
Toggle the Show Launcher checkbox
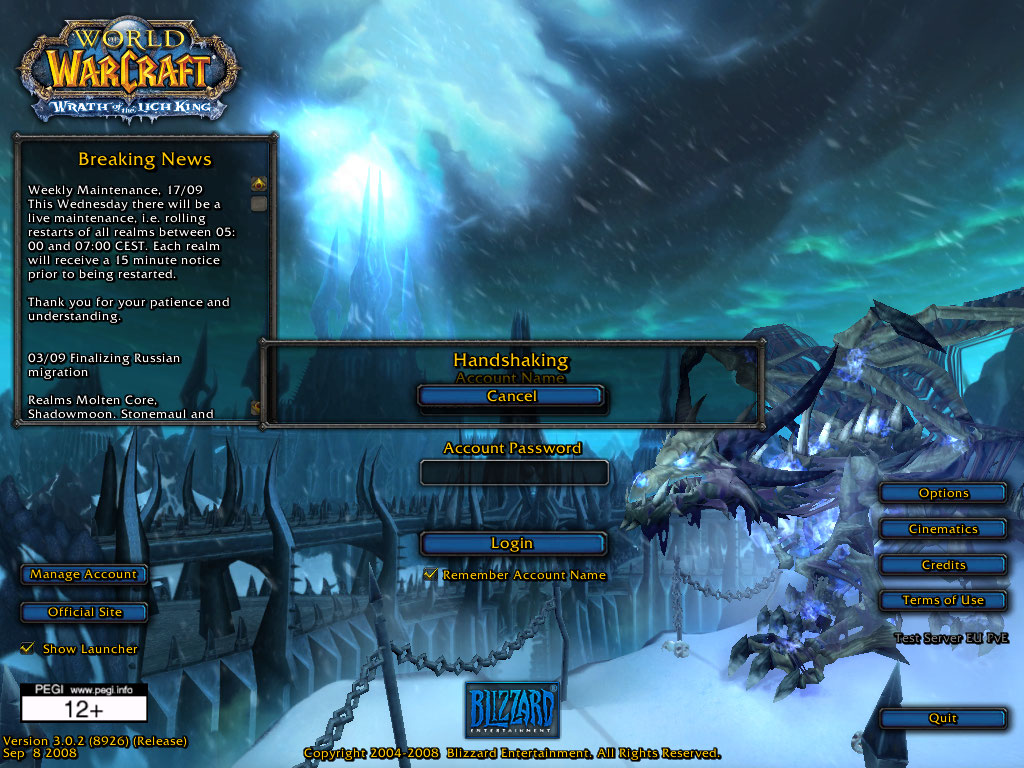tap(27, 649)
